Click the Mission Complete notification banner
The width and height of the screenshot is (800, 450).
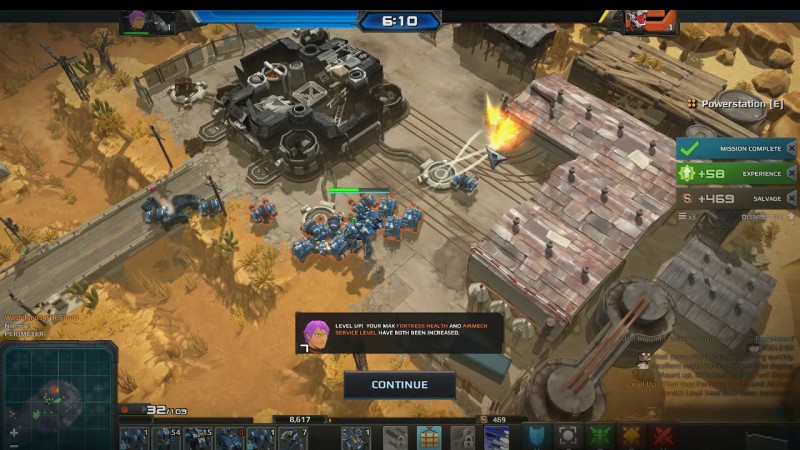click(730, 148)
